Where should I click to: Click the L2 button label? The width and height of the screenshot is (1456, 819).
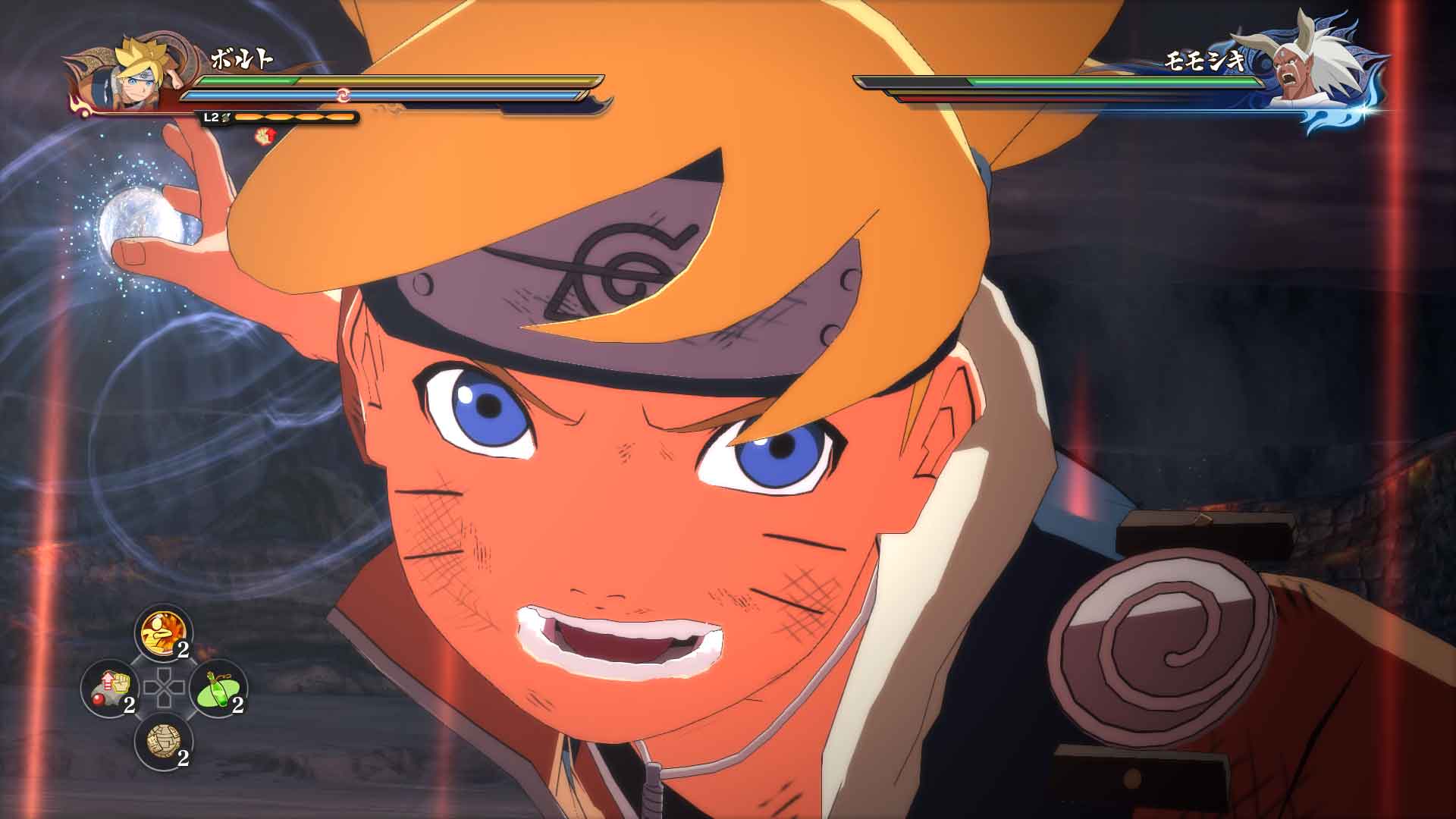tap(210, 117)
